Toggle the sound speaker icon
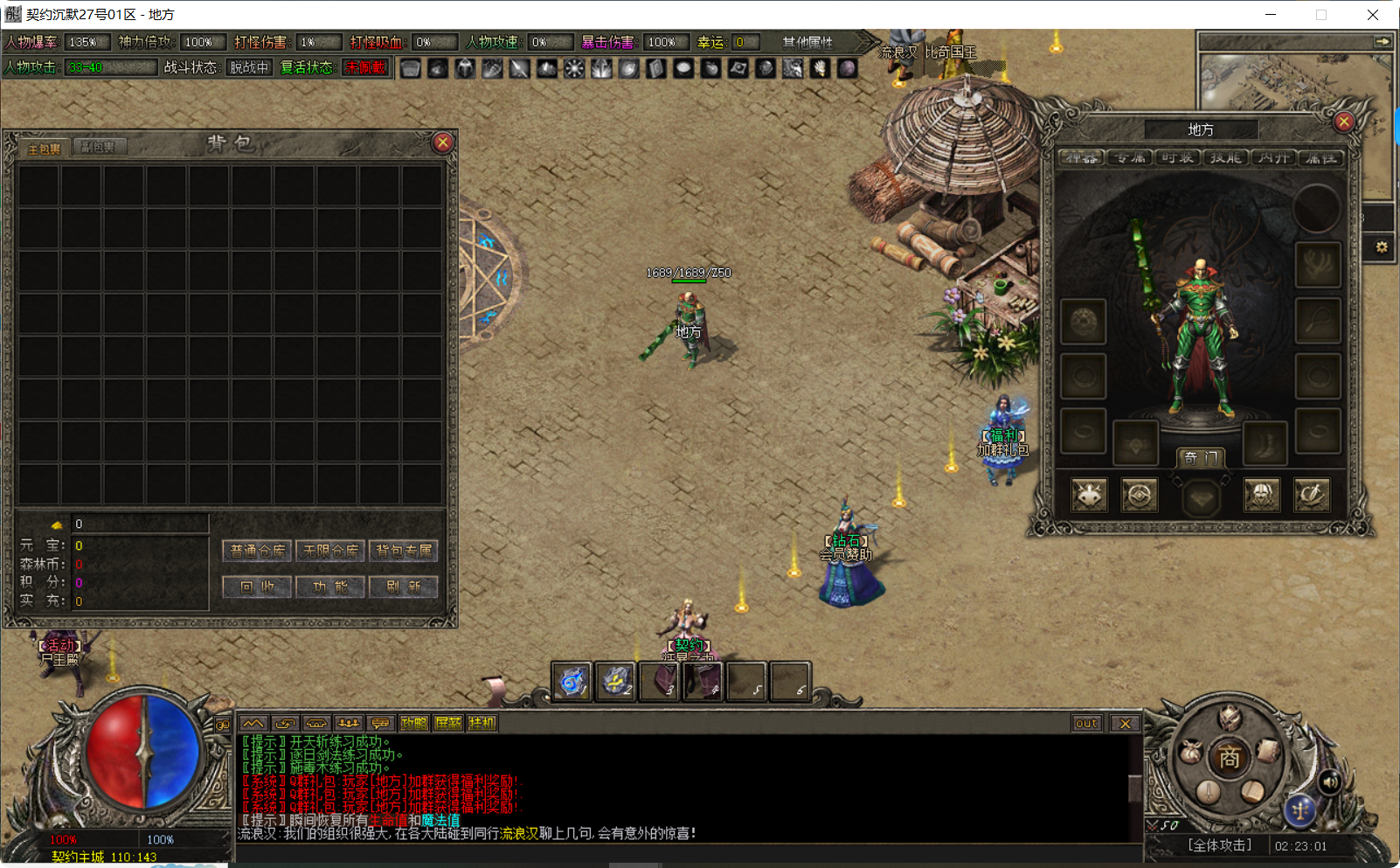This screenshot has height=868, width=1400. pyautogui.click(x=1329, y=781)
